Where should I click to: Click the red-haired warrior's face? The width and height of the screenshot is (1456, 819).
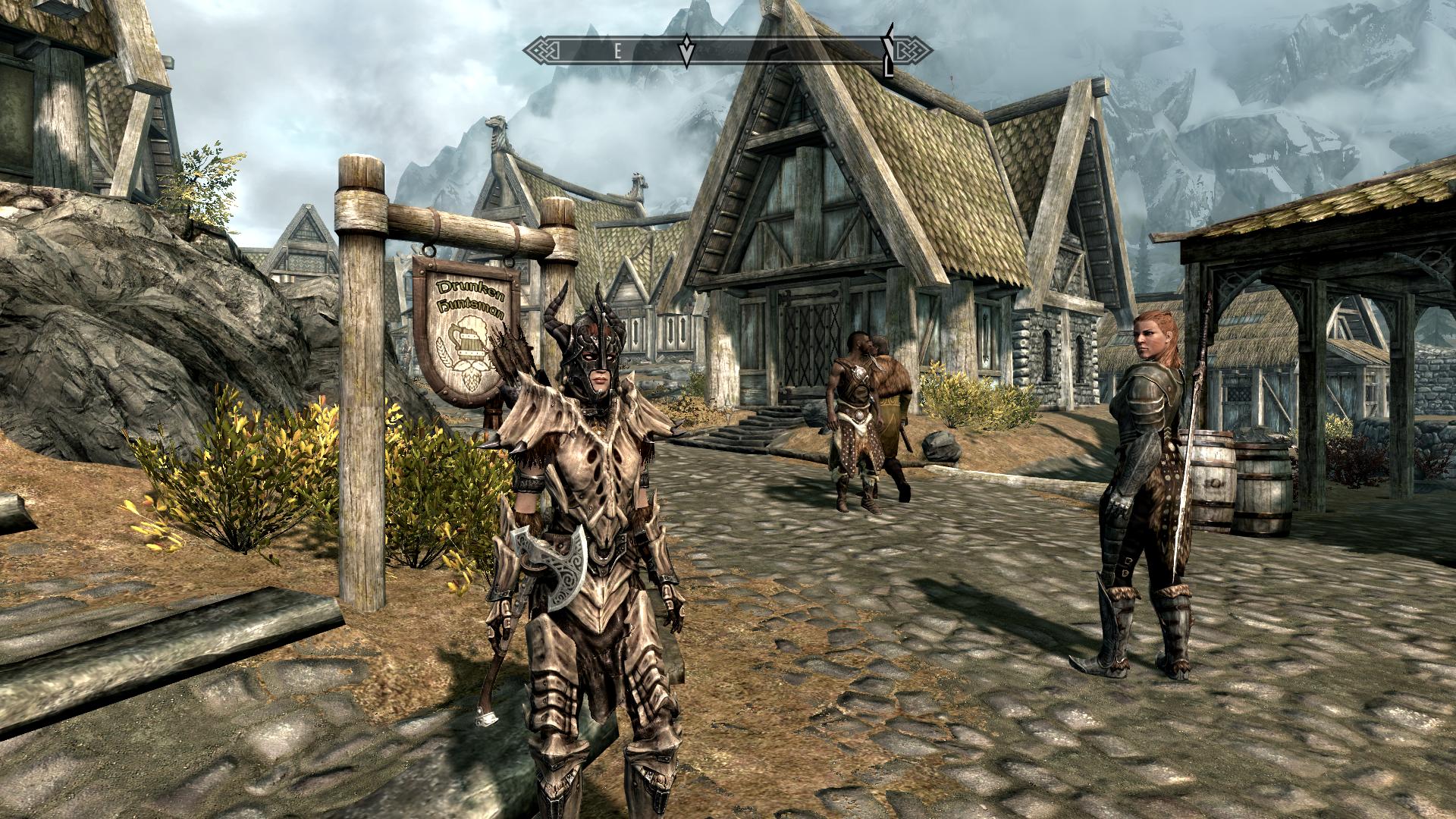pyautogui.click(x=1147, y=338)
